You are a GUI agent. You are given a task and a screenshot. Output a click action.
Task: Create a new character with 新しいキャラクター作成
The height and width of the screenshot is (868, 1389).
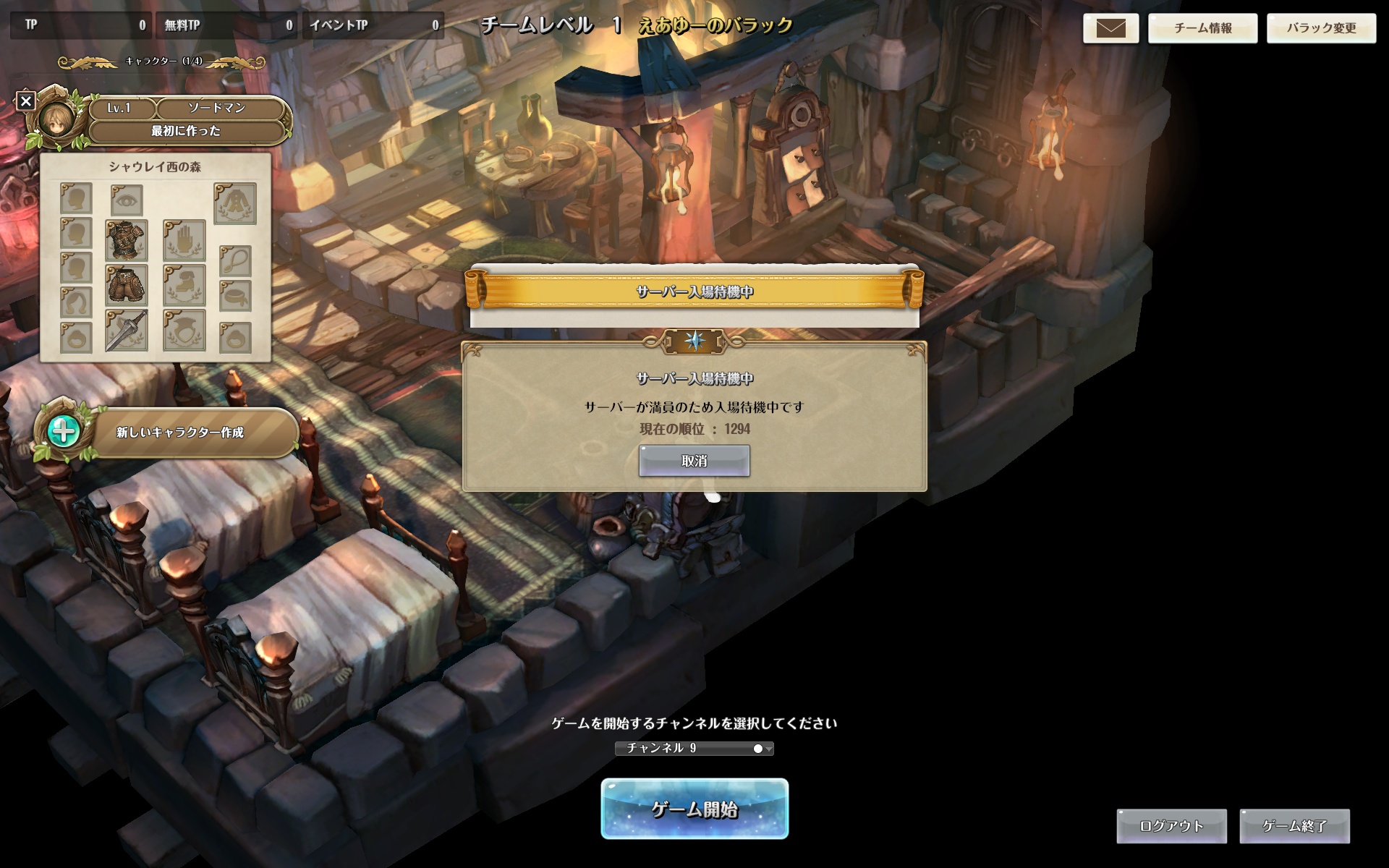click(x=179, y=433)
